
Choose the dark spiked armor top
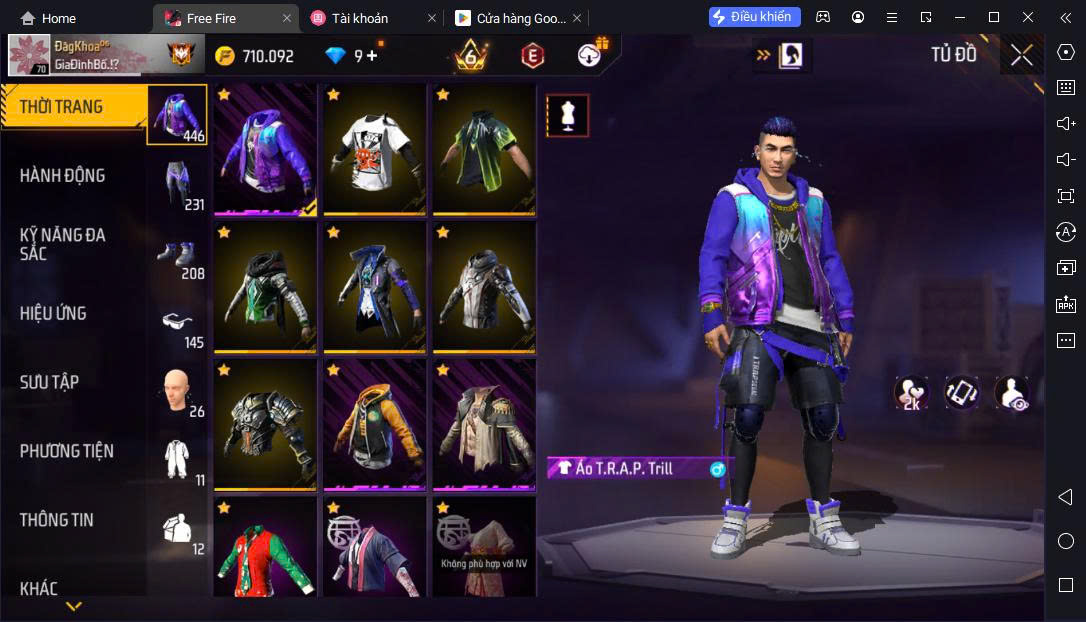coord(265,424)
